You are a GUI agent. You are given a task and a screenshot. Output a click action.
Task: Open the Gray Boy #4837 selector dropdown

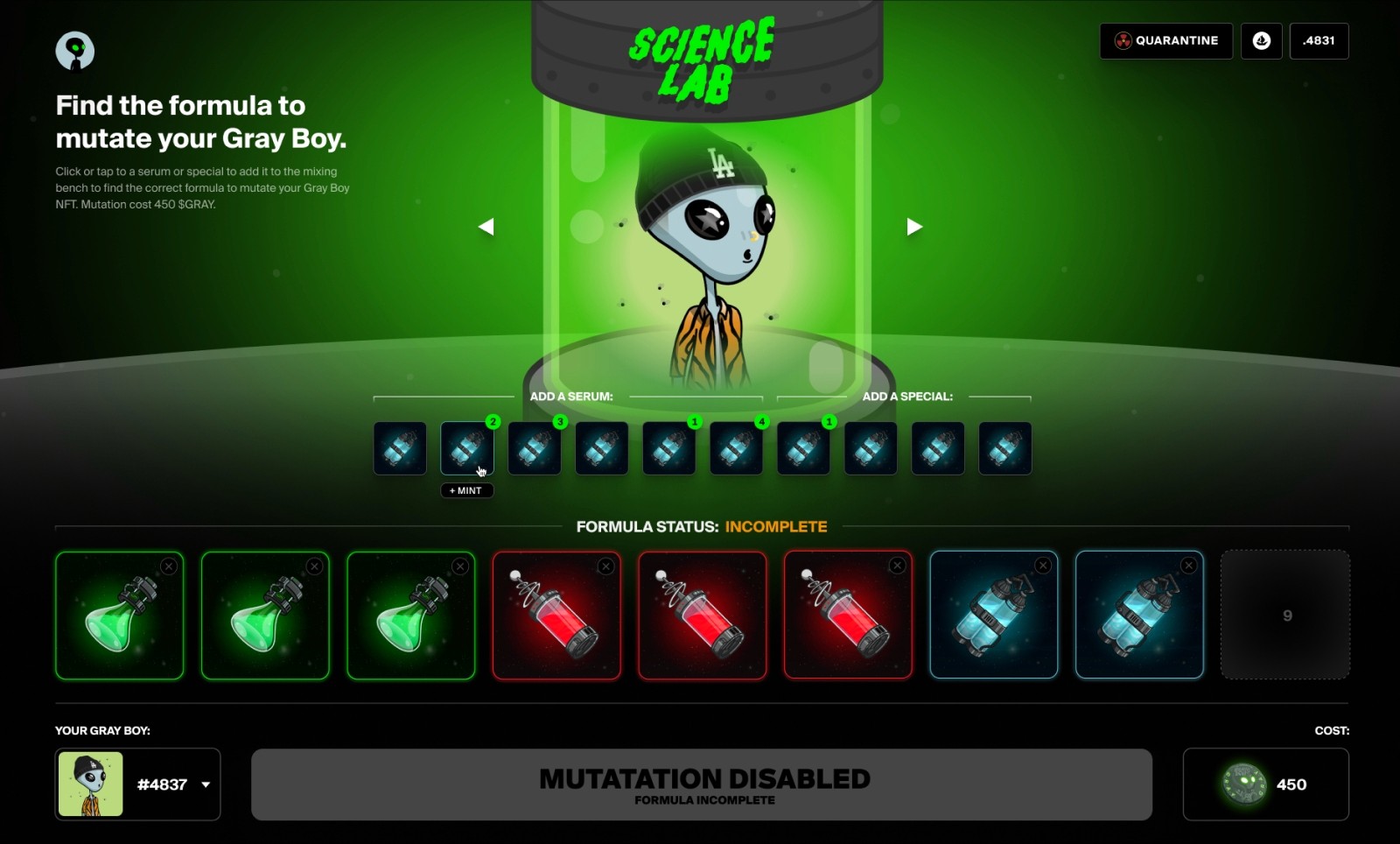[205, 785]
